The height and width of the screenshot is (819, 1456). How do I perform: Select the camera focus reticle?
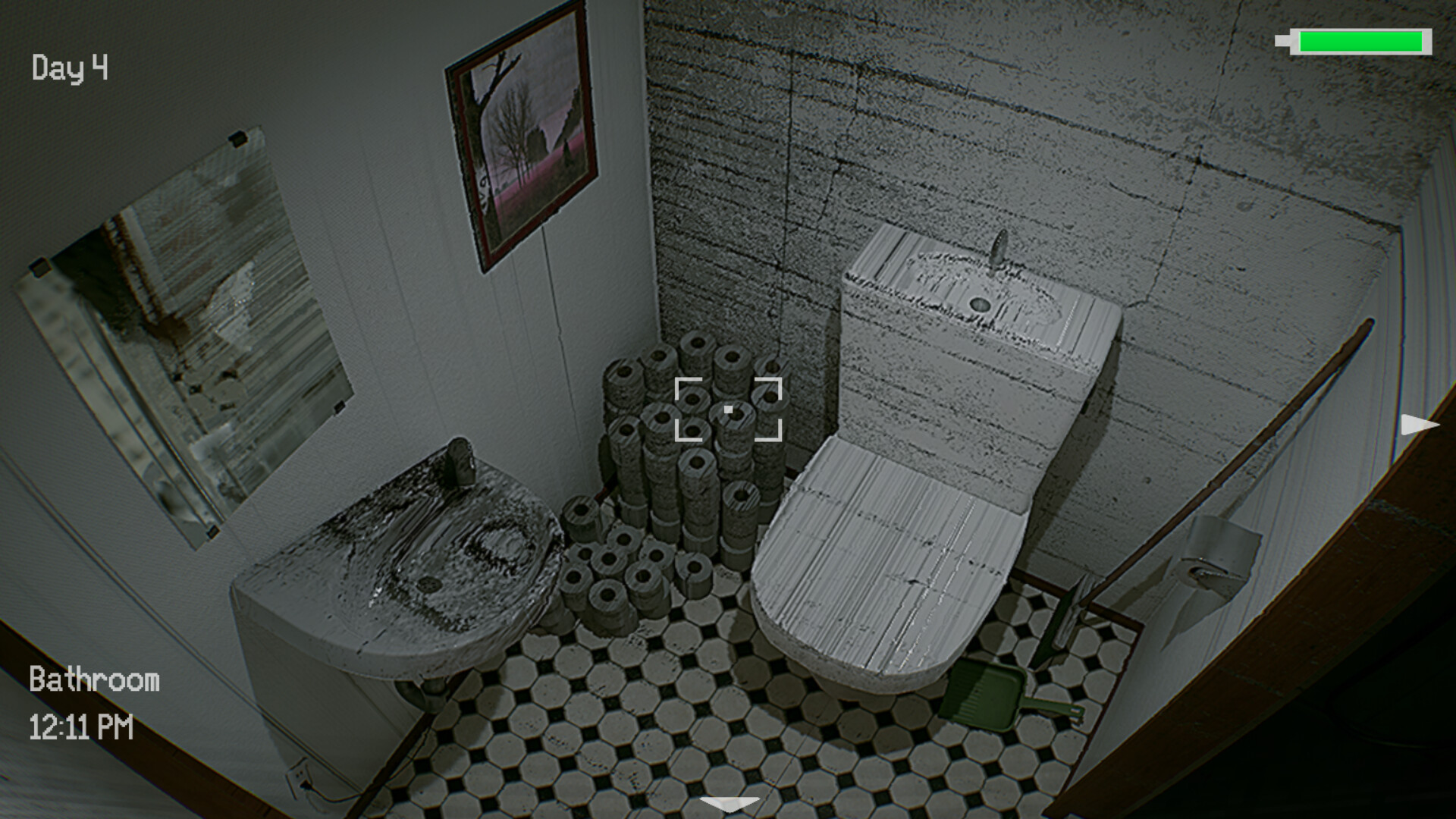pos(730,408)
